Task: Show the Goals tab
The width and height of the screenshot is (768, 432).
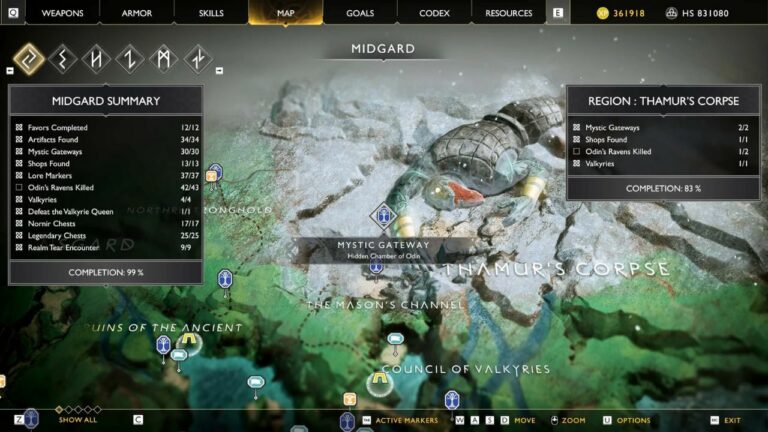Action: (360, 13)
